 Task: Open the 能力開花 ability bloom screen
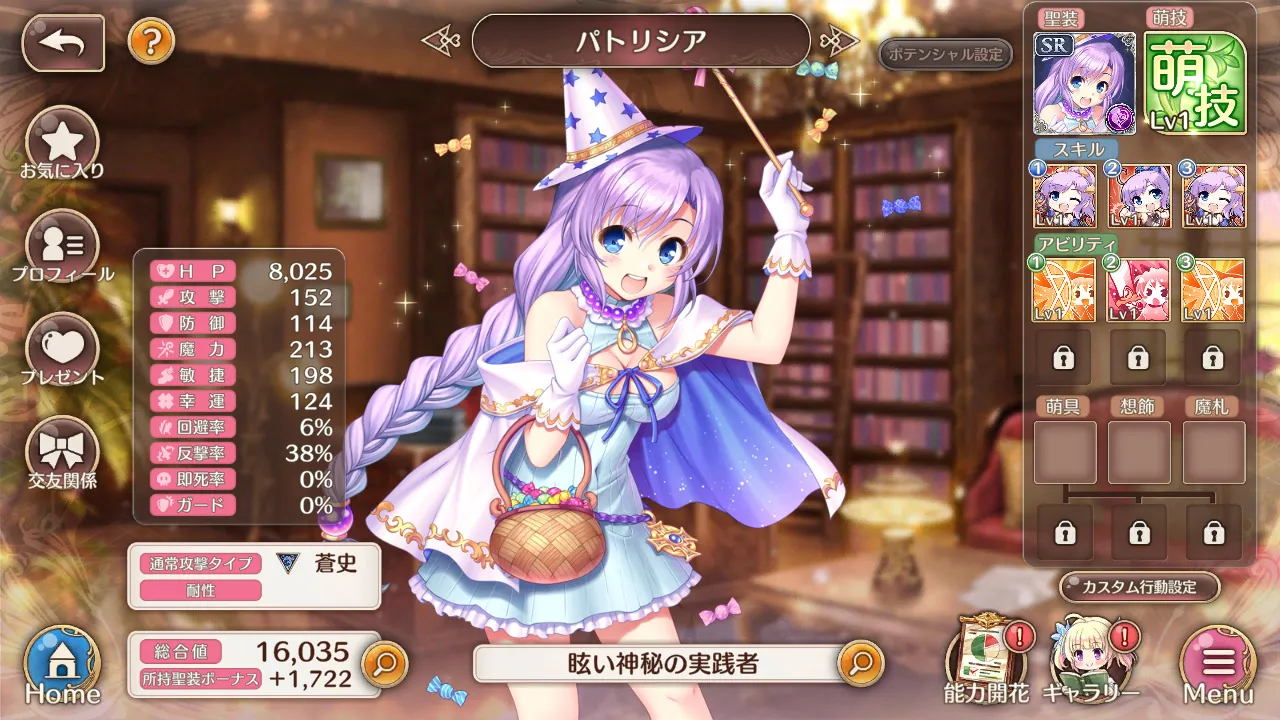pyautogui.click(x=987, y=661)
